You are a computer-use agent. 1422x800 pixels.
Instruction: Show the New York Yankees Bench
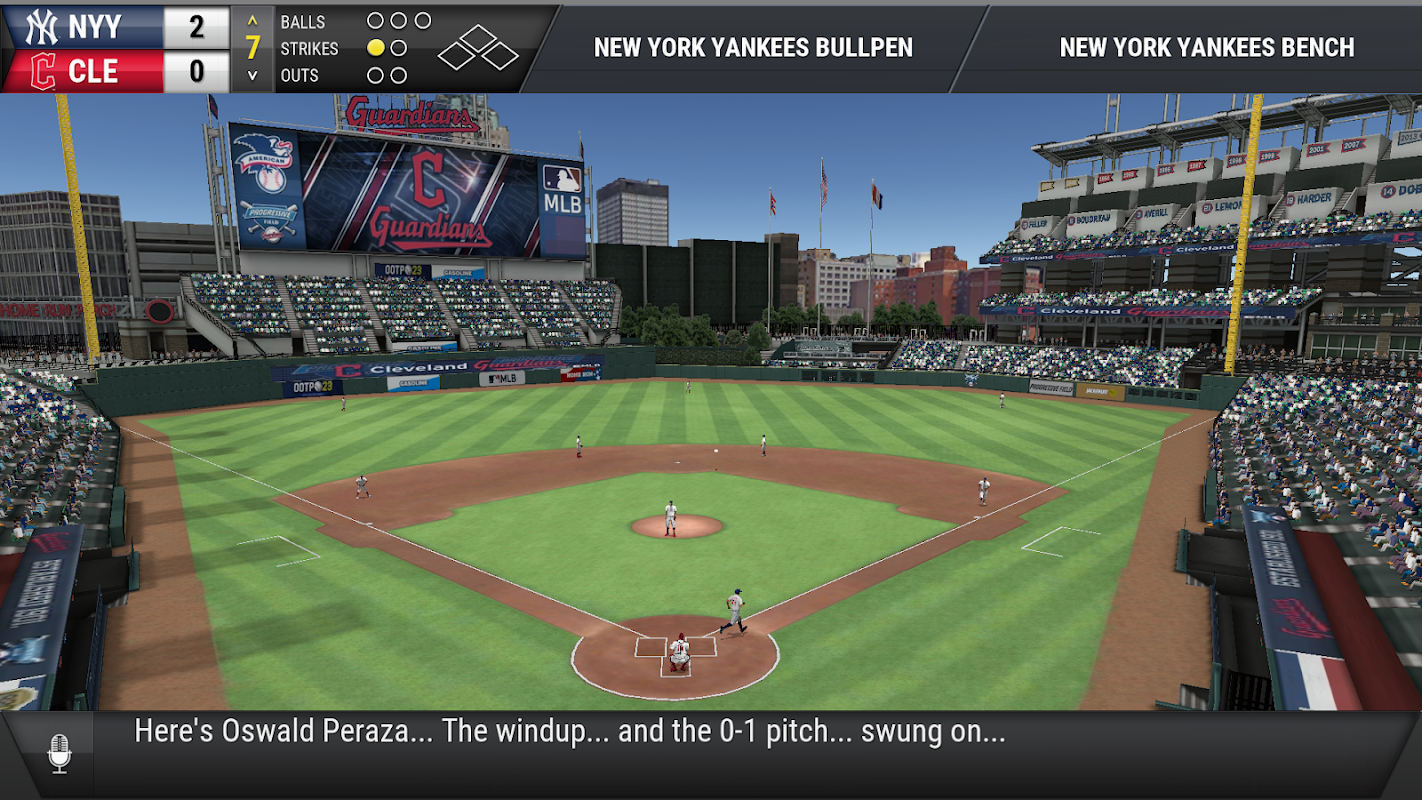click(1206, 48)
